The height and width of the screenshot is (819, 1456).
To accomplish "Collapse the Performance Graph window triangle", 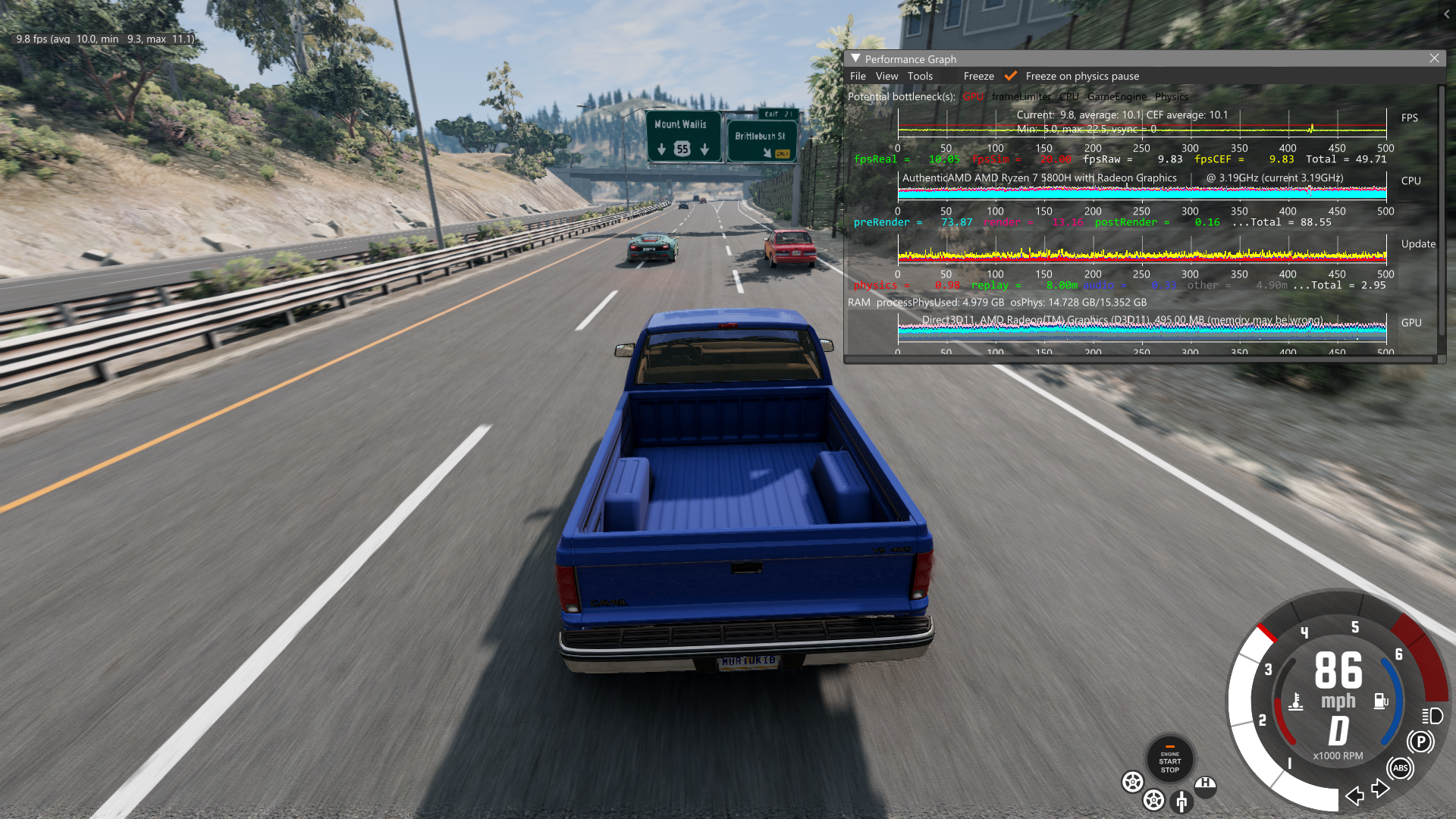I will [x=855, y=58].
